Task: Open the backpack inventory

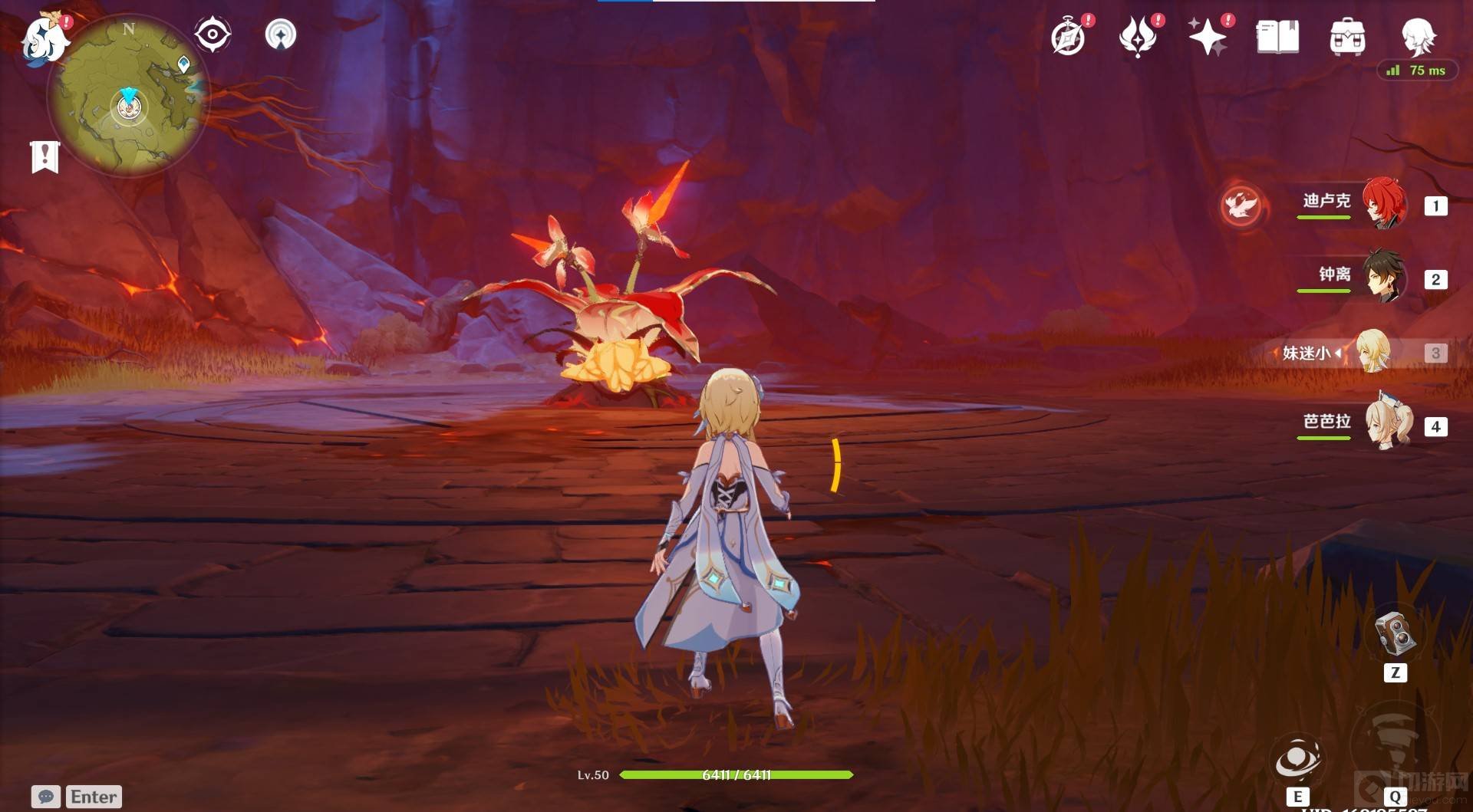Action: coord(1347,37)
